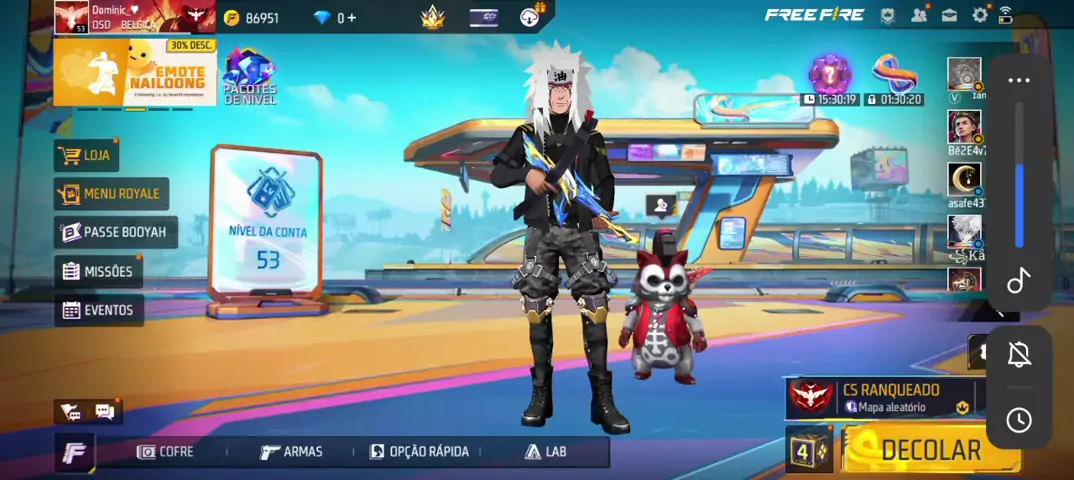Open Opção Rápida quick option
The height and width of the screenshot is (480, 1074).
pyautogui.click(x=419, y=452)
